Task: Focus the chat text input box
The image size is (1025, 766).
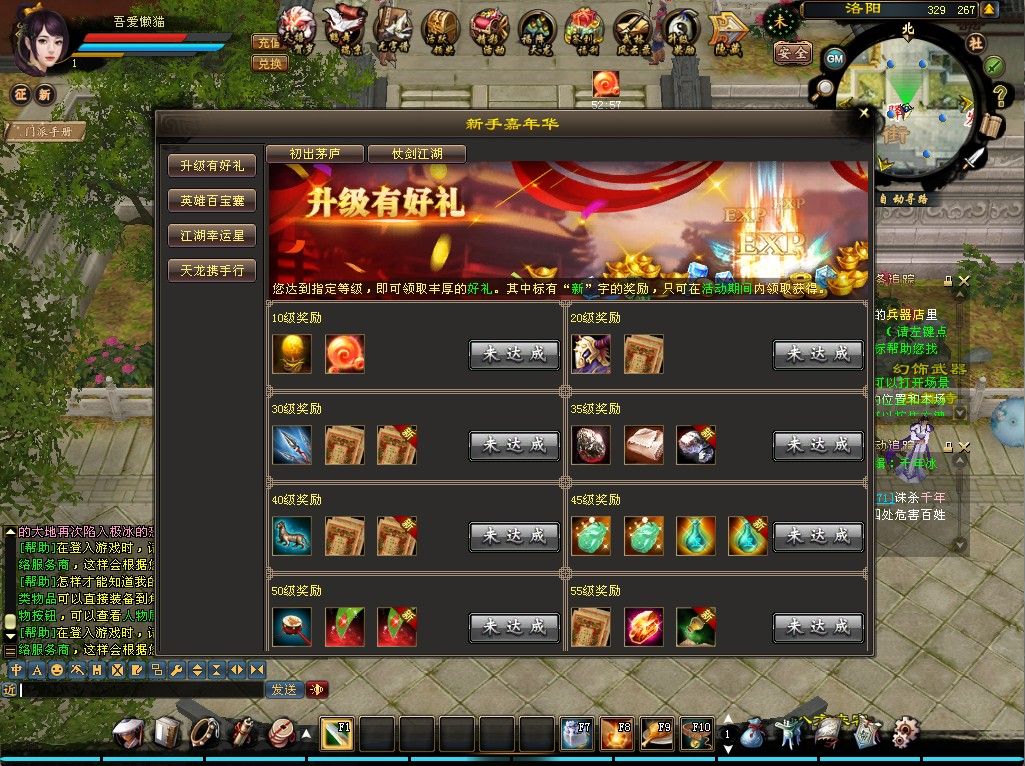Action: [x=140, y=689]
